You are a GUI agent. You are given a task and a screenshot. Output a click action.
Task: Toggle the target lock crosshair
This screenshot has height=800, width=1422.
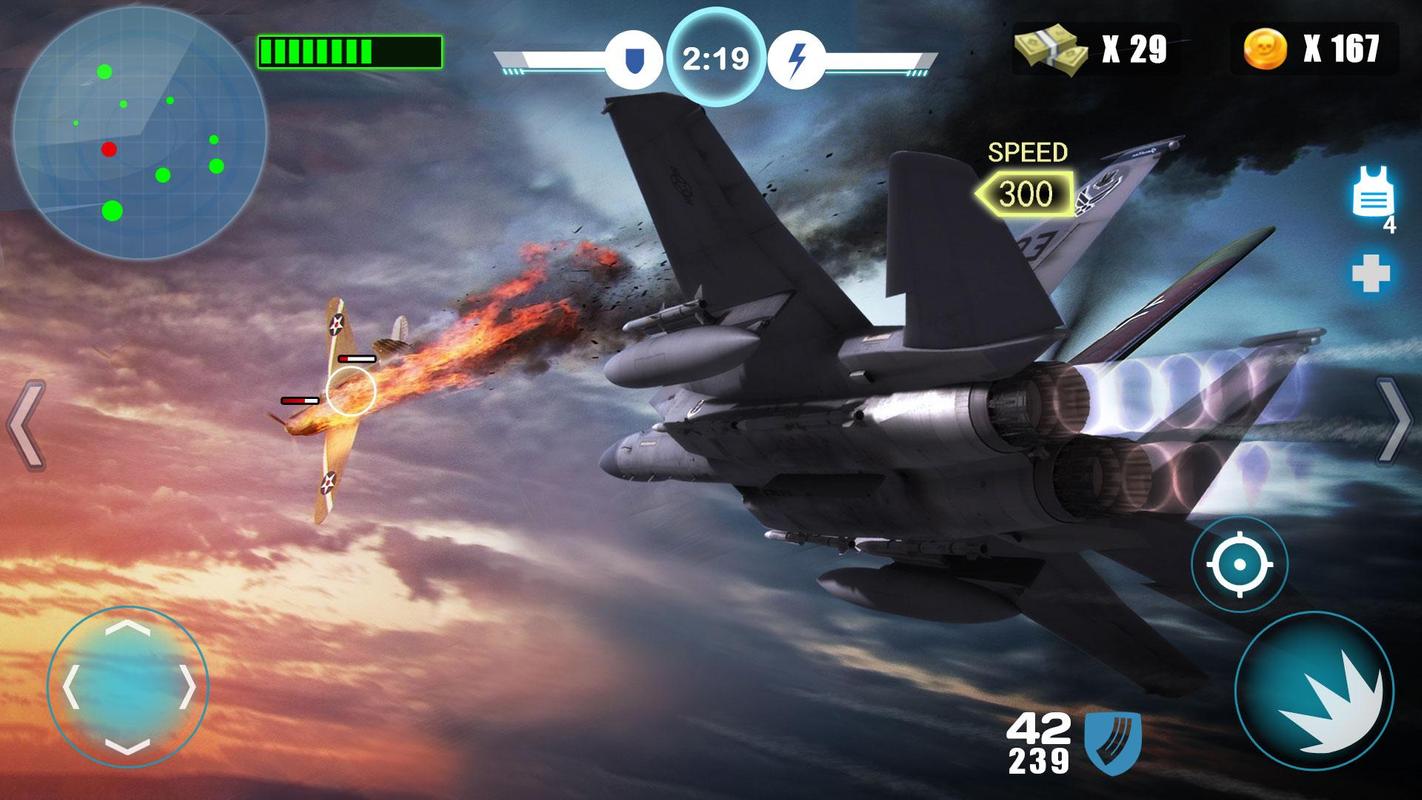pos(1240,562)
